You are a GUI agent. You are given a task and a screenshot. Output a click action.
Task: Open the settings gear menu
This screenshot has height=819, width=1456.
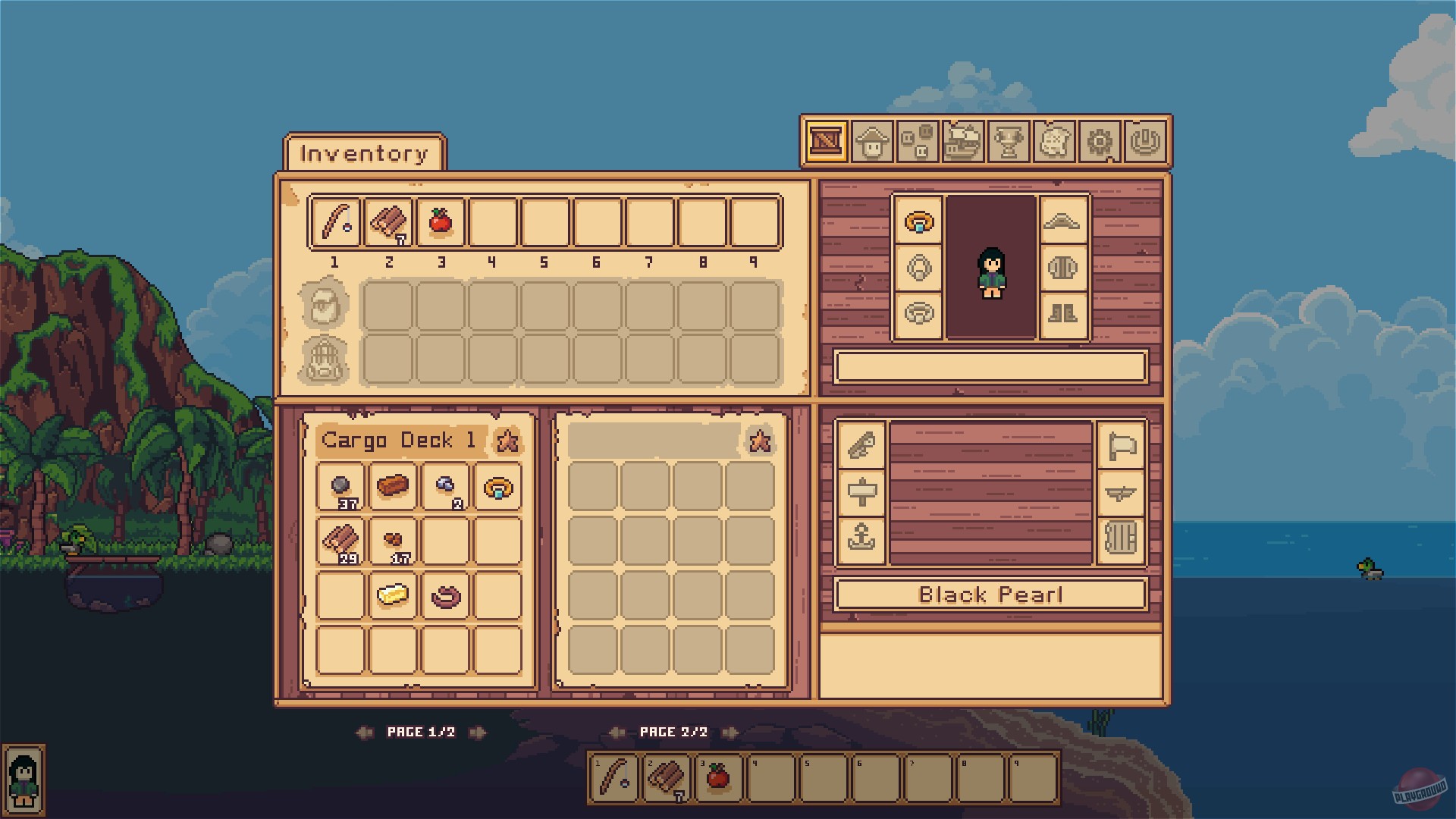(x=1100, y=140)
